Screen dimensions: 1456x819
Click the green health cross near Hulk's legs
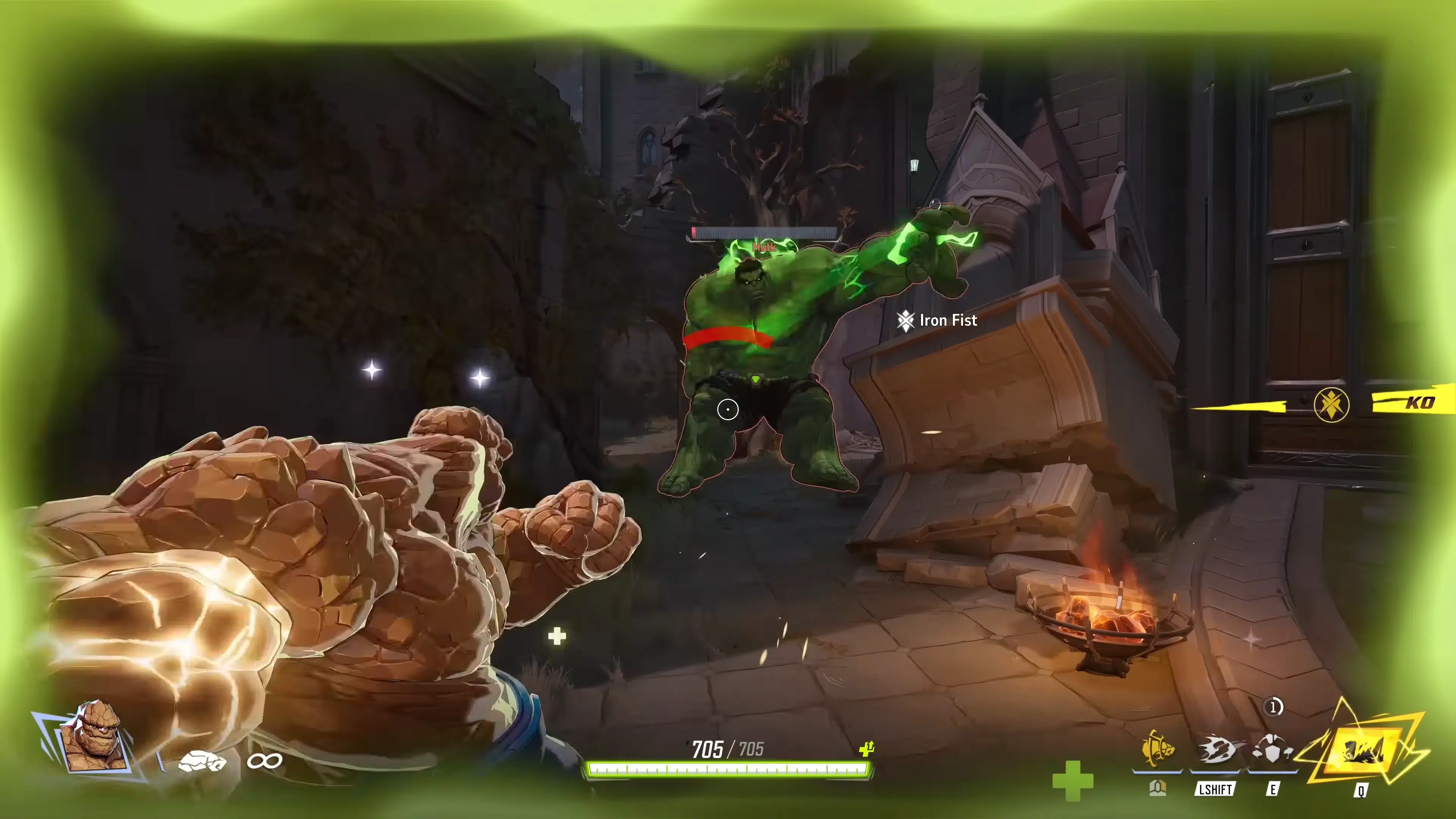point(557,637)
